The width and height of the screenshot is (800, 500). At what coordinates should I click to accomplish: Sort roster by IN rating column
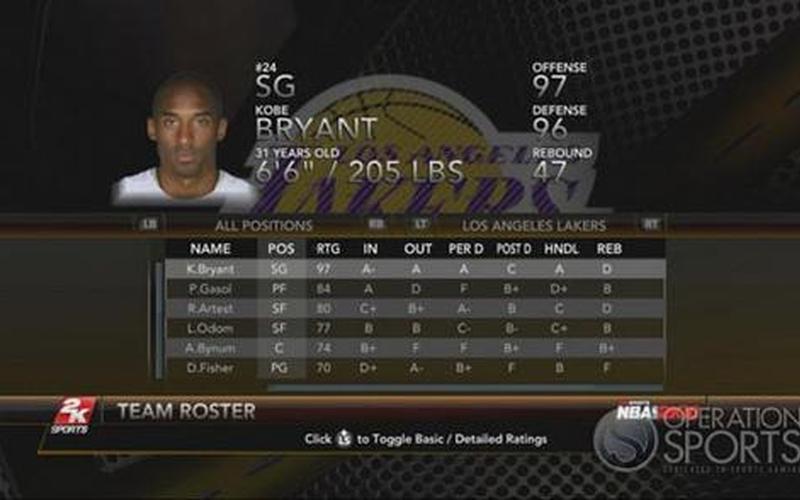(x=370, y=248)
